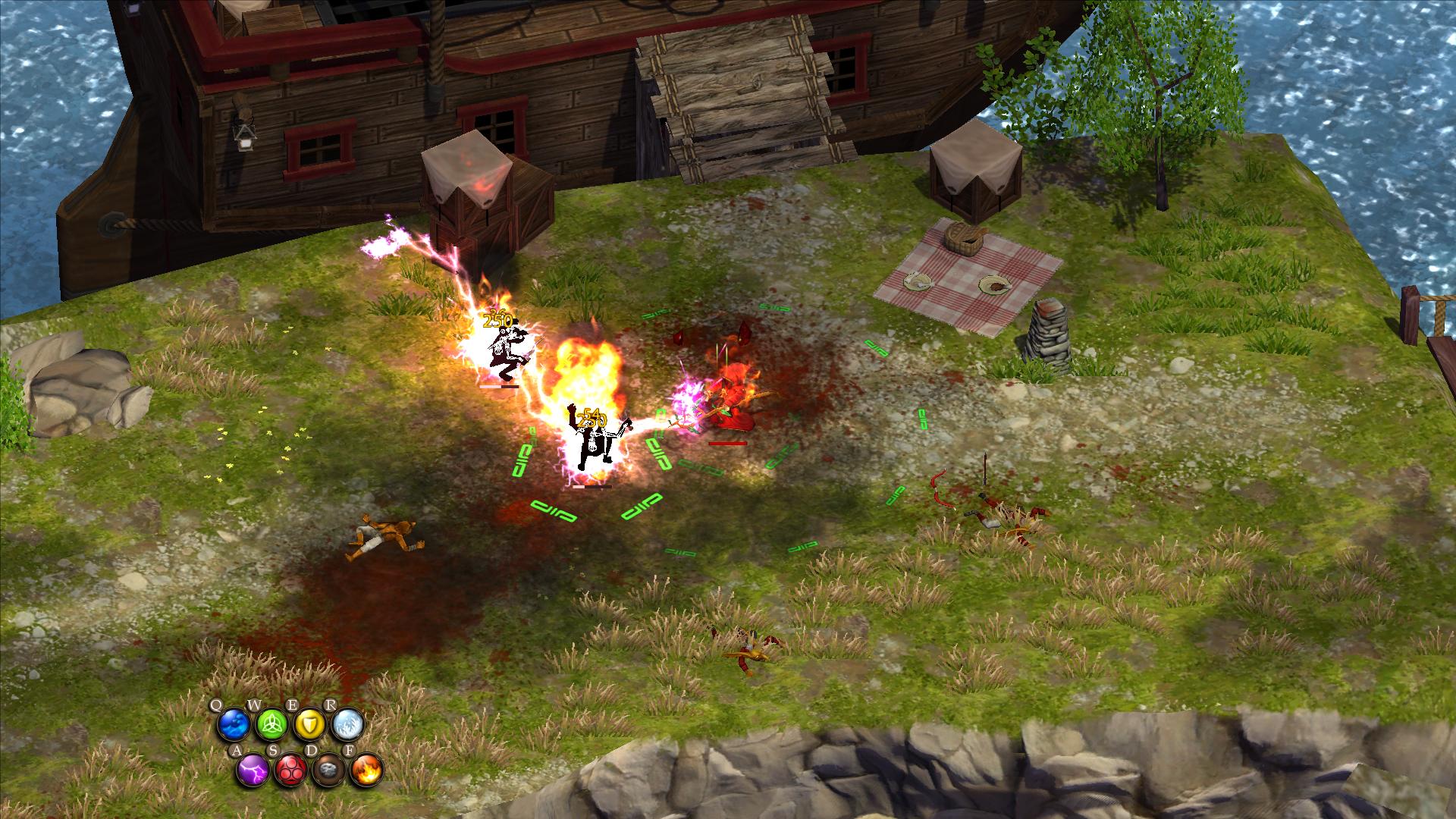
Task: Select the orange Fire element orb
Action: [367, 770]
